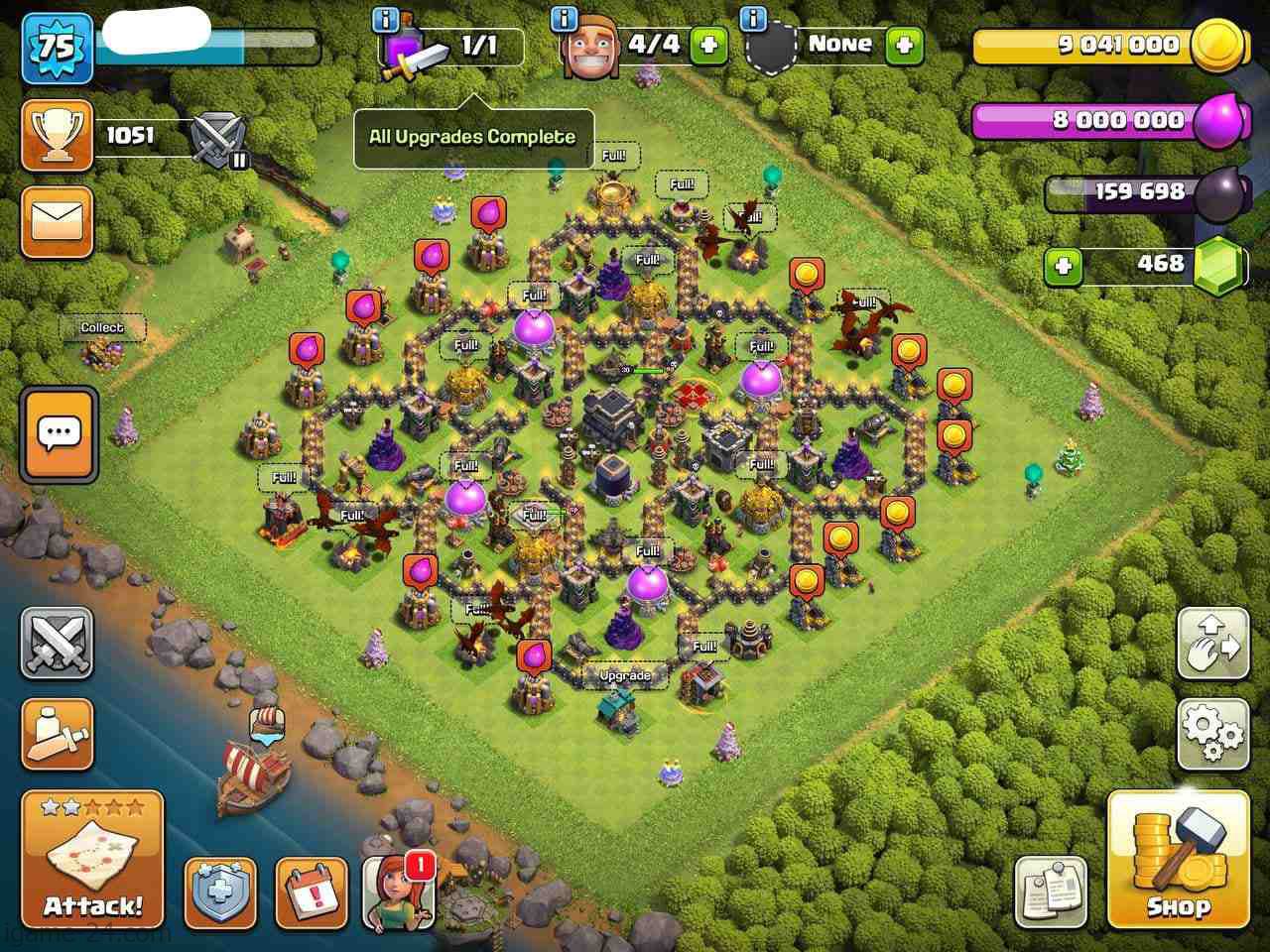Buy more gems with green plus
The image size is (1270, 952).
click(x=1064, y=266)
